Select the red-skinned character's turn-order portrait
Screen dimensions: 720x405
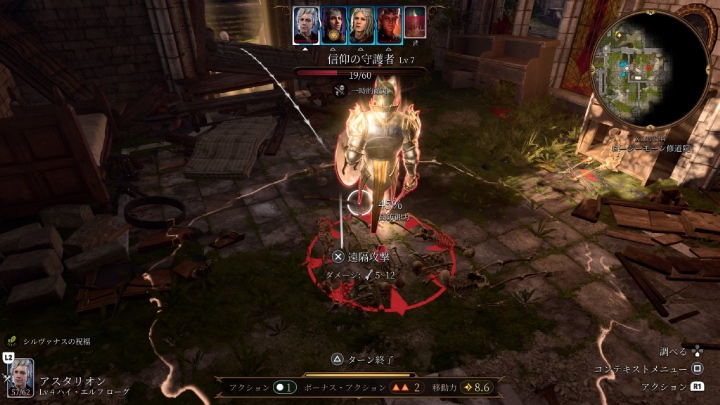tap(388, 25)
